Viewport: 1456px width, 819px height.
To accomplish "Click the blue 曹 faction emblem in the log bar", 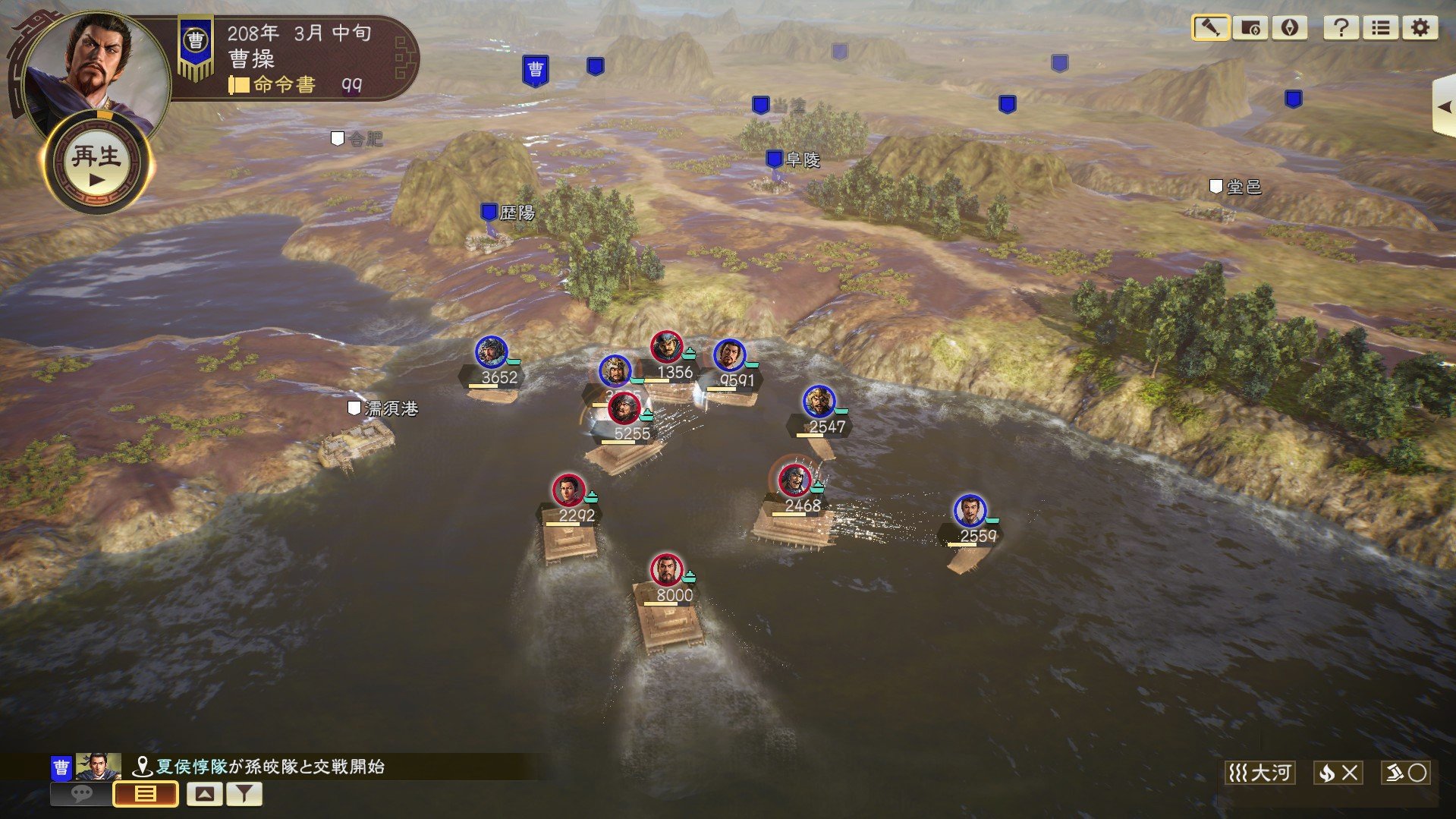I will pyautogui.click(x=59, y=766).
